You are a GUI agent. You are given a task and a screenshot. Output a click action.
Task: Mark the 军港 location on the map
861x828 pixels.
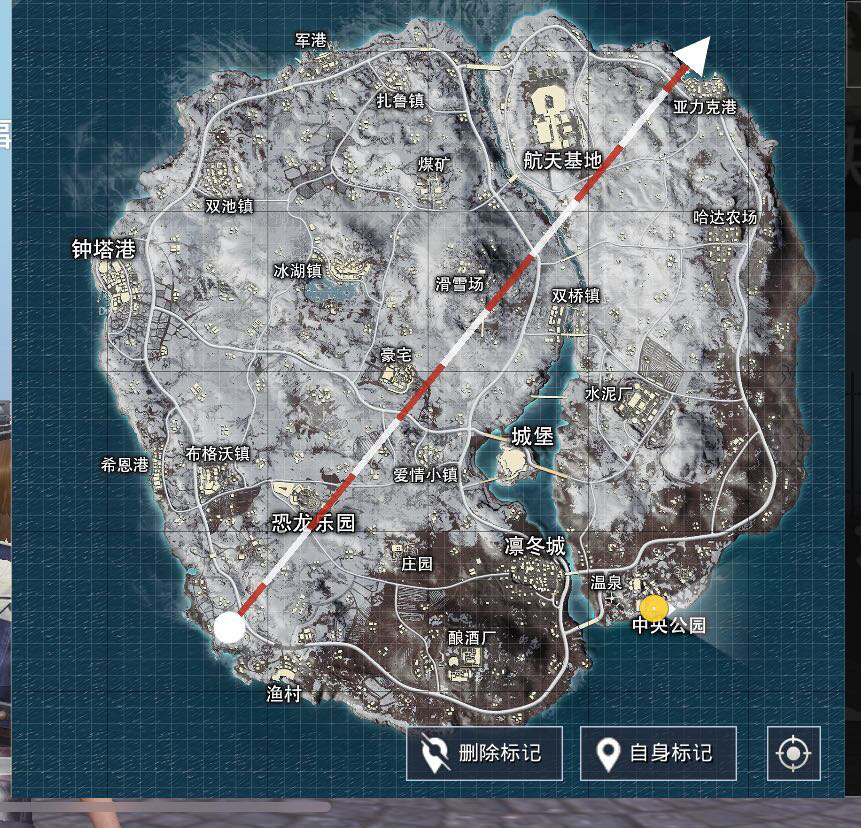click(311, 41)
